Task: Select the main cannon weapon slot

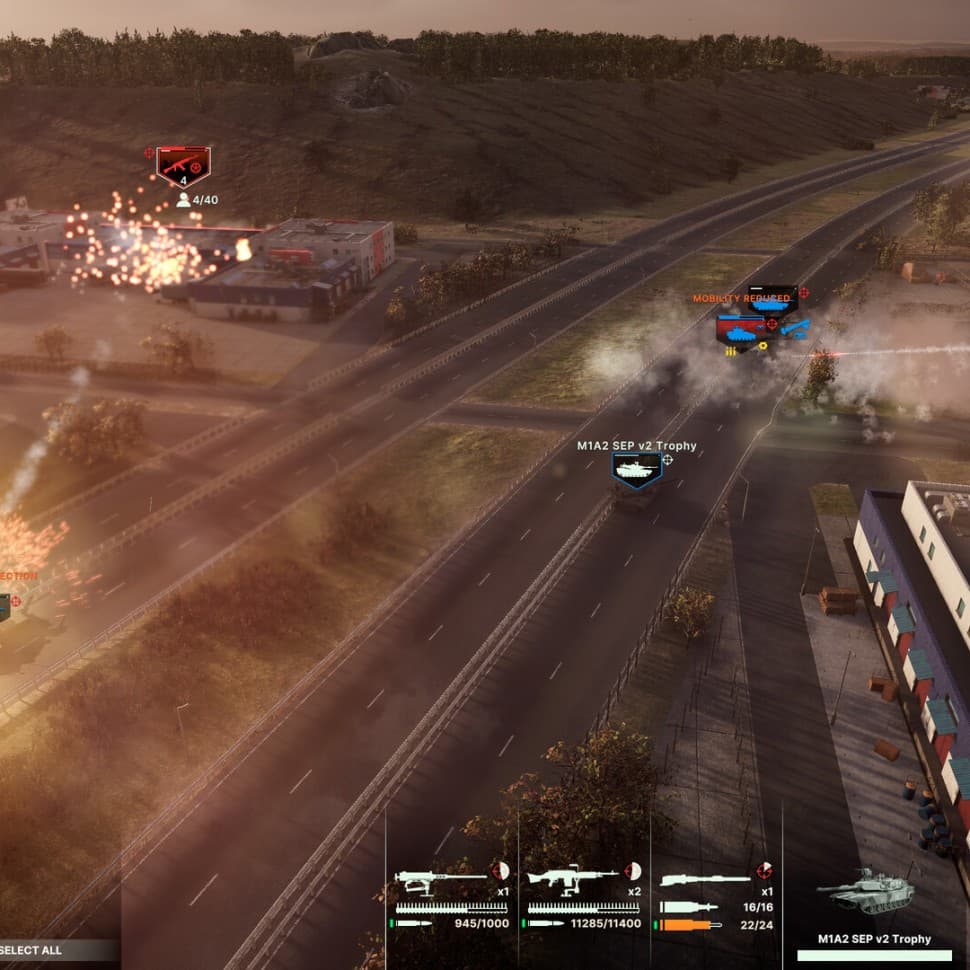Action: 705,880
